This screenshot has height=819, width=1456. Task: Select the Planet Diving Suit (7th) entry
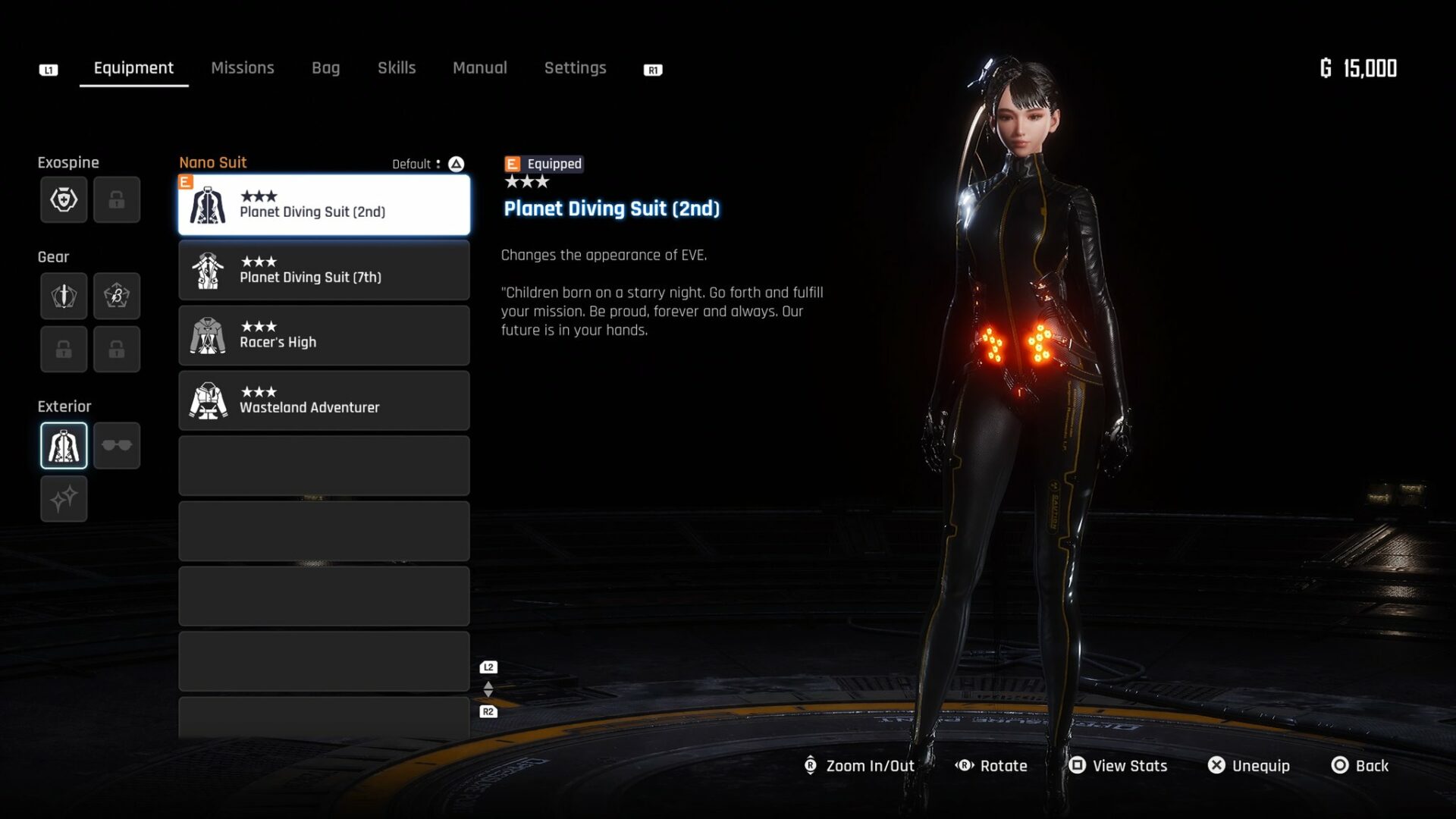point(324,270)
